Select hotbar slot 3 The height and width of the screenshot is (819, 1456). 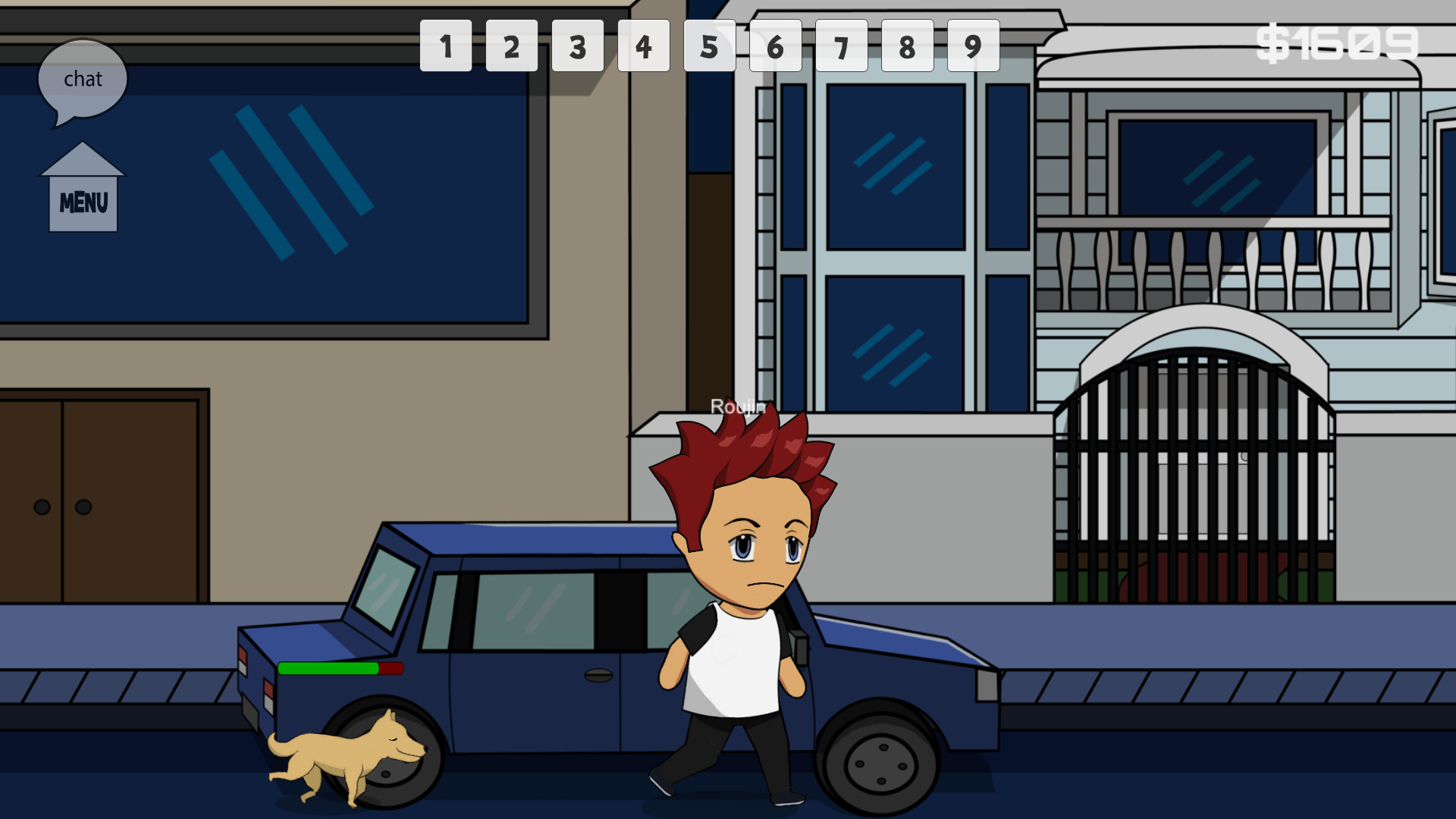point(578,46)
